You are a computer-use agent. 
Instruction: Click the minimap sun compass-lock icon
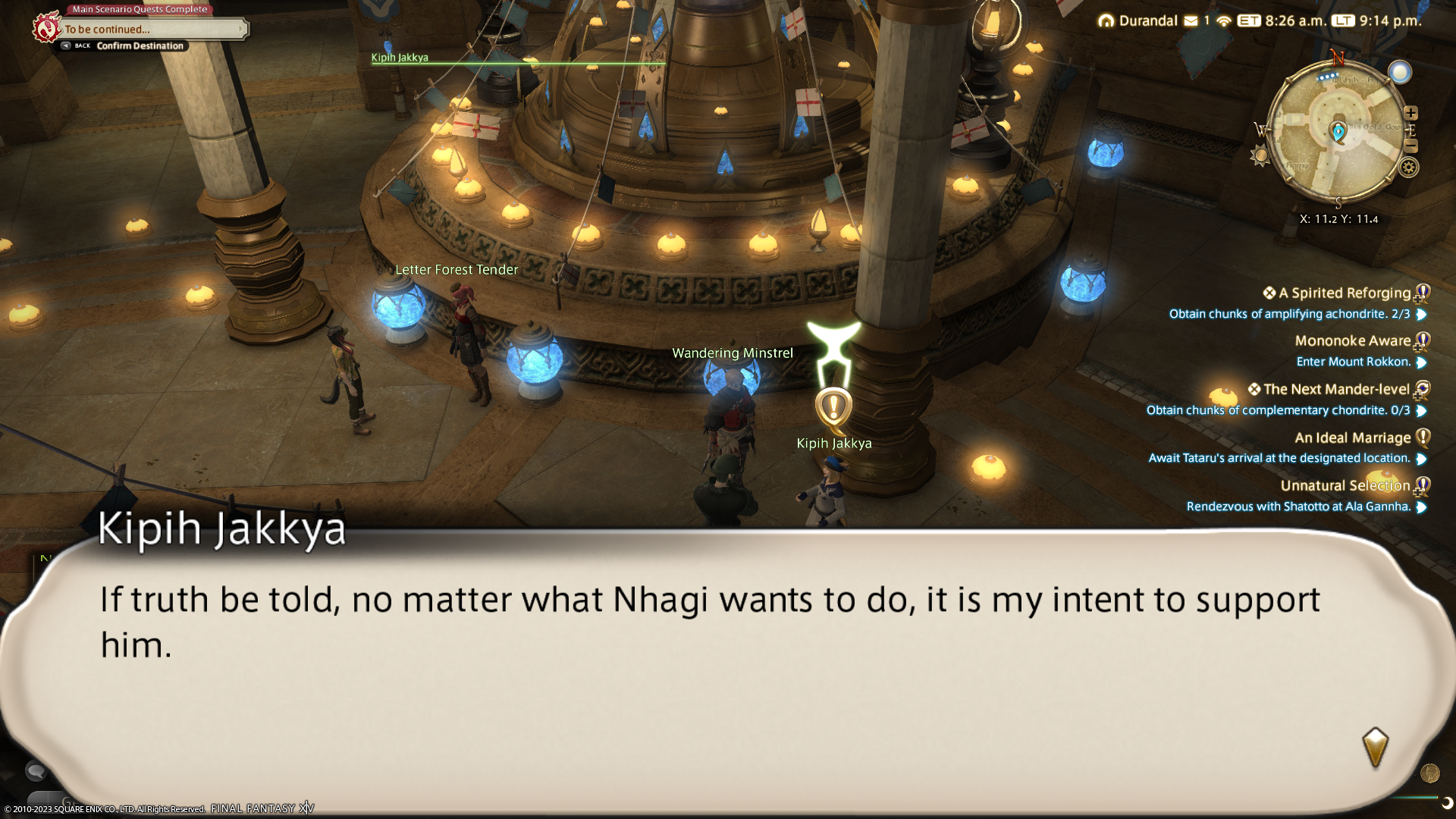click(1260, 156)
